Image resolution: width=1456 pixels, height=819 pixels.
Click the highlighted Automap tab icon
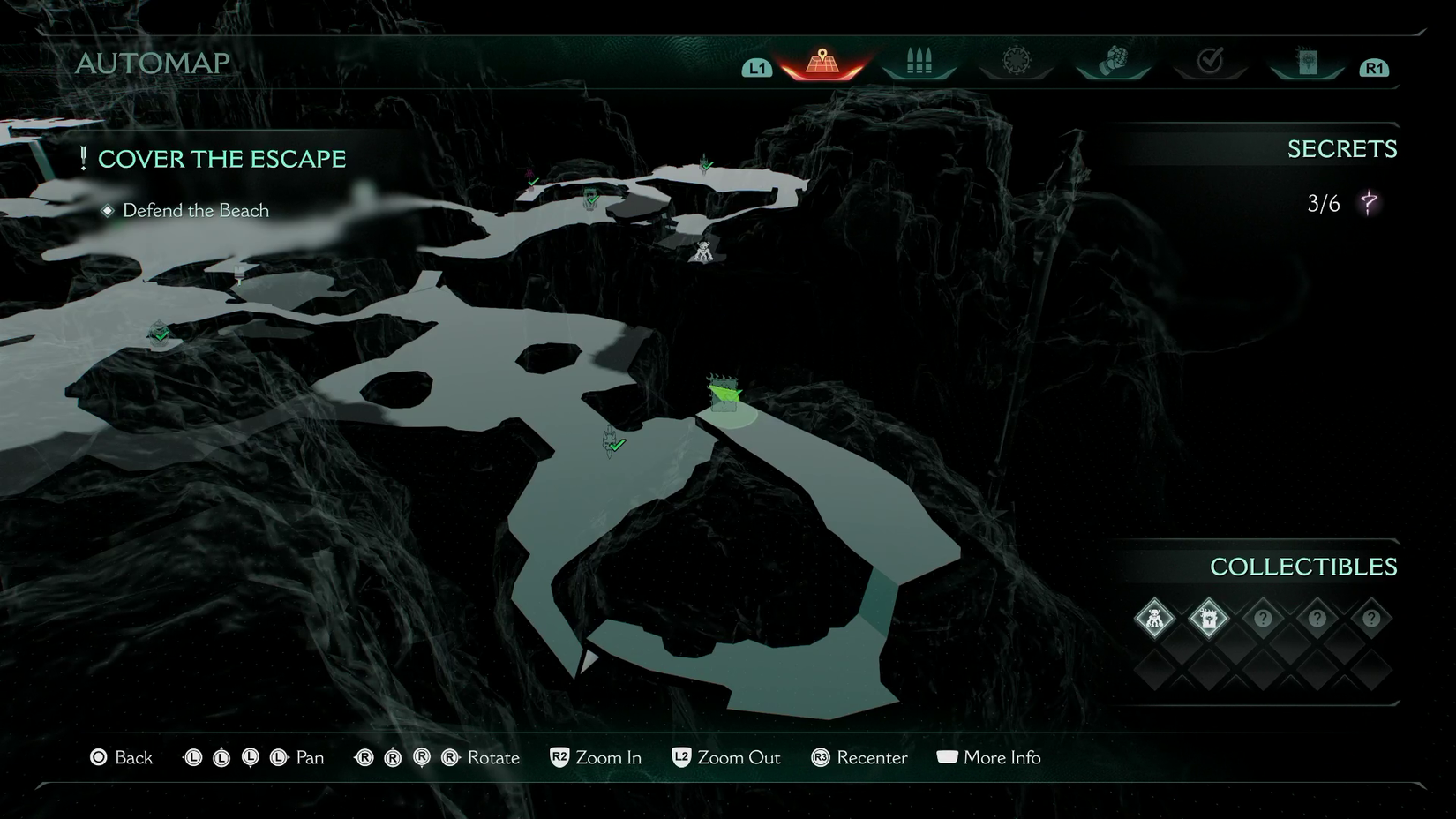coord(821,60)
